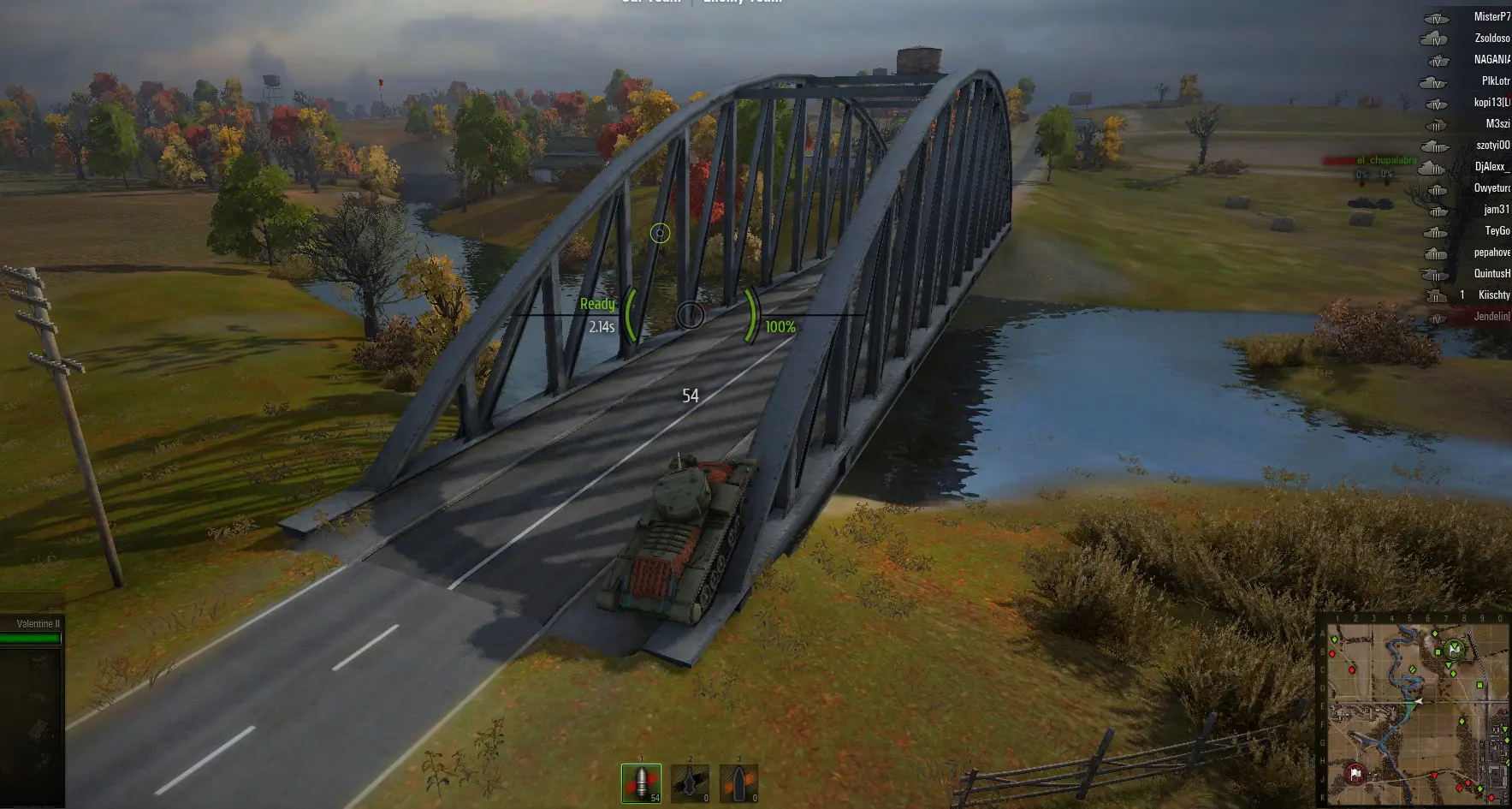Viewport: 1512px width, 809px height.
Task: Pick szotyi00 from the team roster
Action: [x=1491, y=146]
